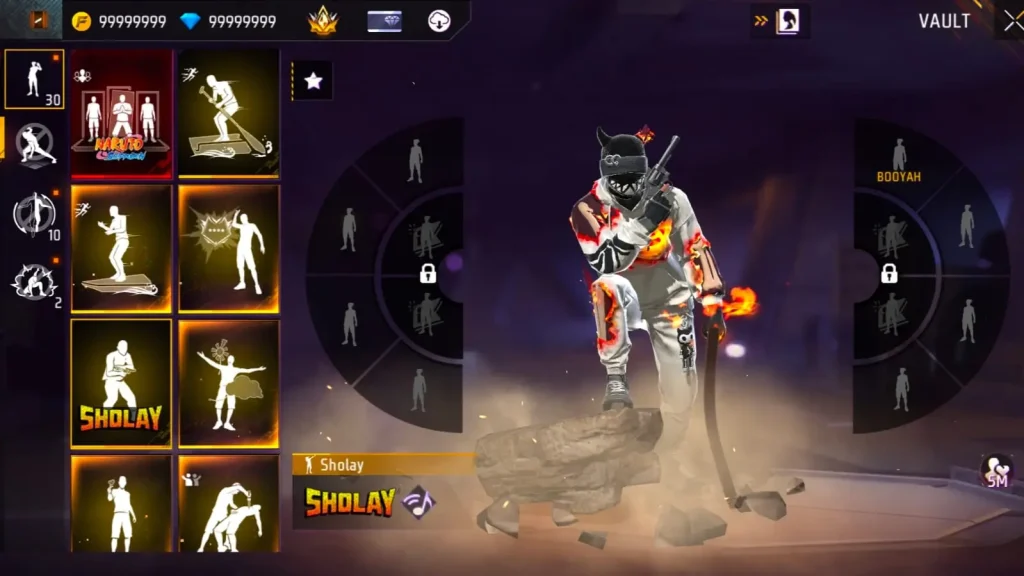Tap the purple music note beside Sholay
Viewport: 1024px width, 576px height.
pos(418,502)
